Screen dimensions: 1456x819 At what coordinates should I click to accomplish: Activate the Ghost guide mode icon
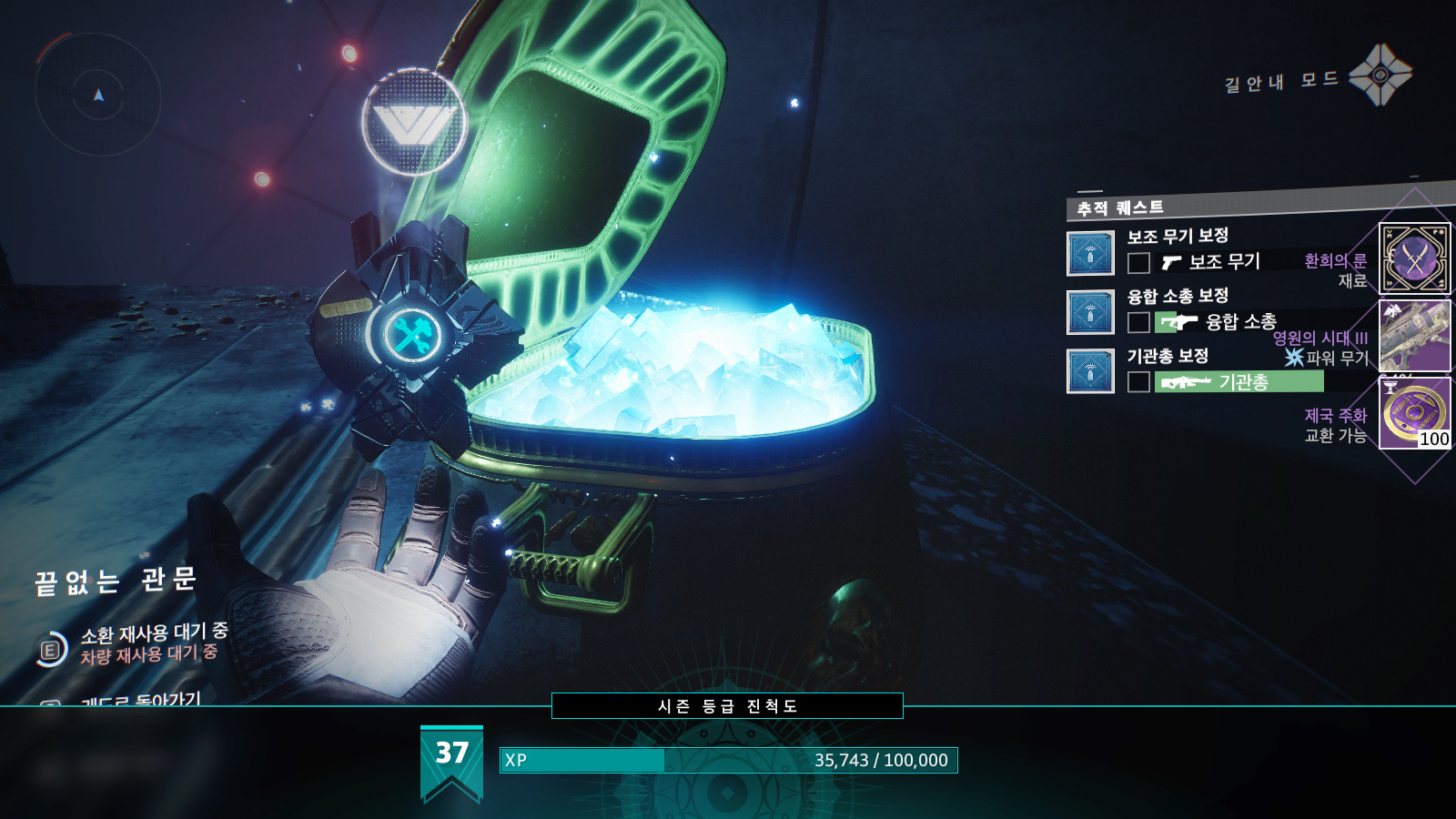1380,76
